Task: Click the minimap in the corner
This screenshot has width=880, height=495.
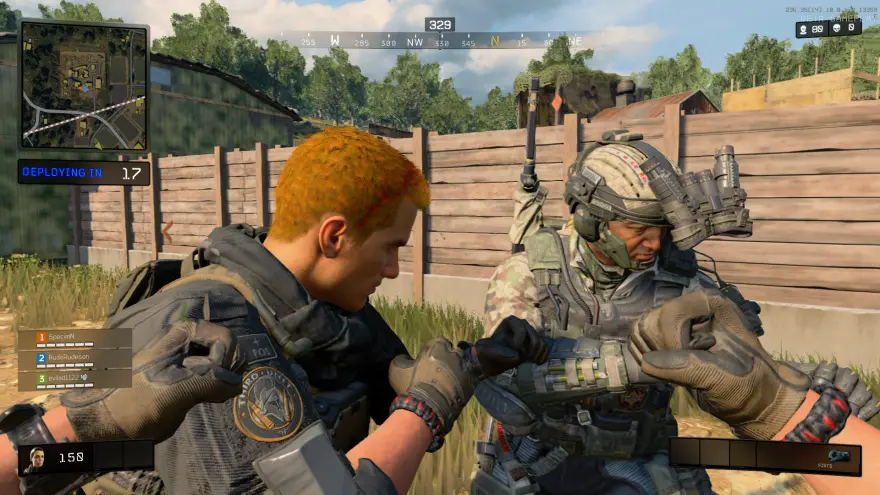Action: 84,86
